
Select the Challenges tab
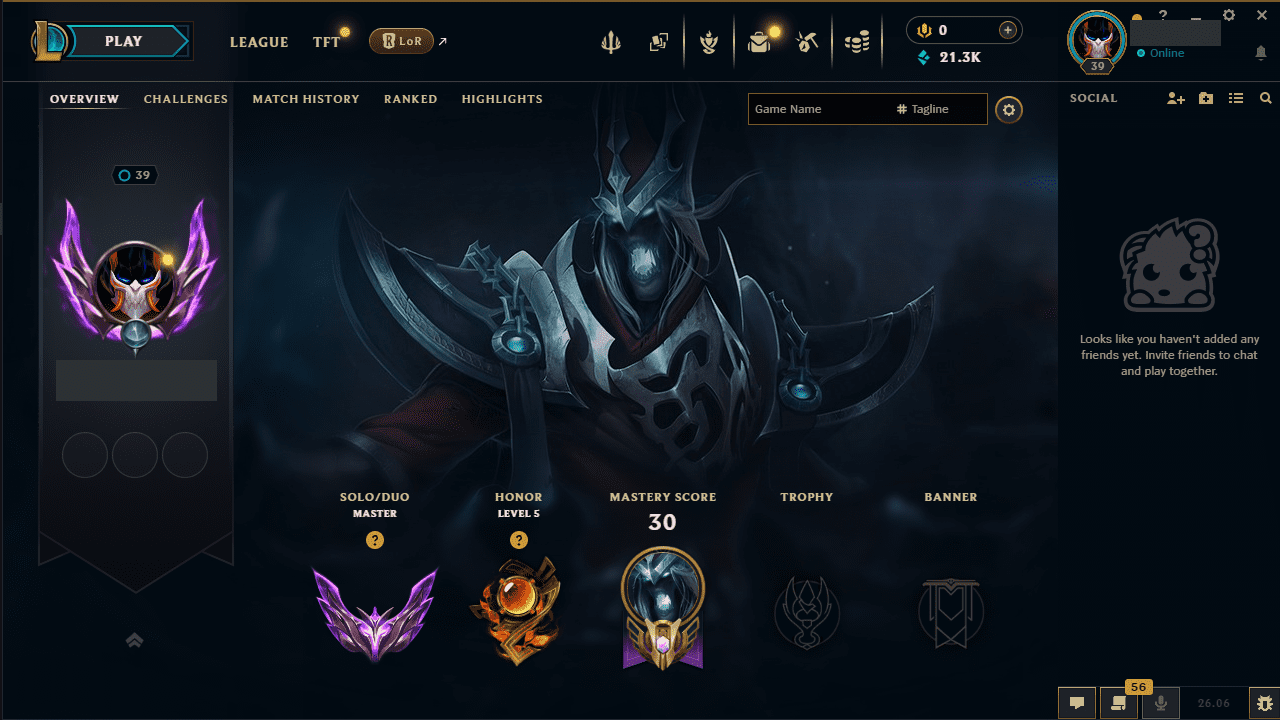[x=186, y=99]
